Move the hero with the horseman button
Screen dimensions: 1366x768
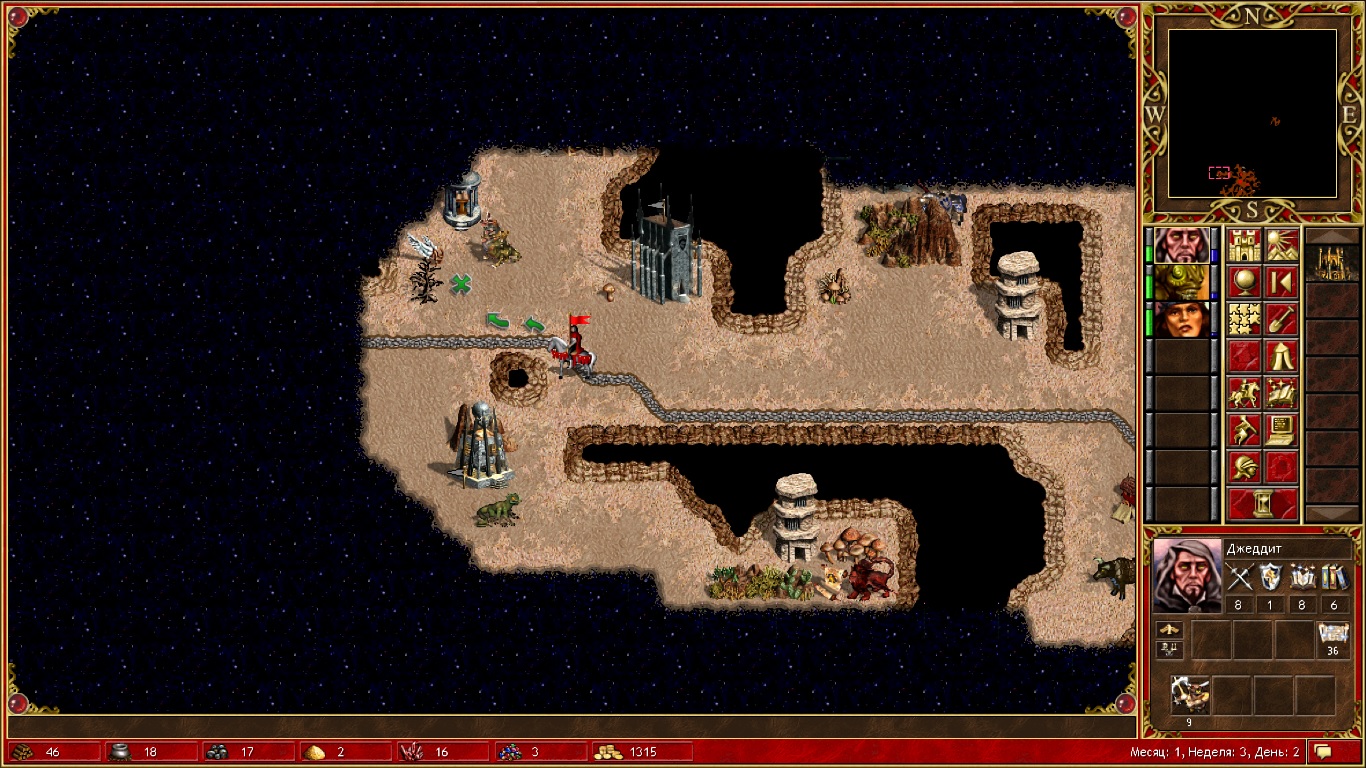point(1245,394)
